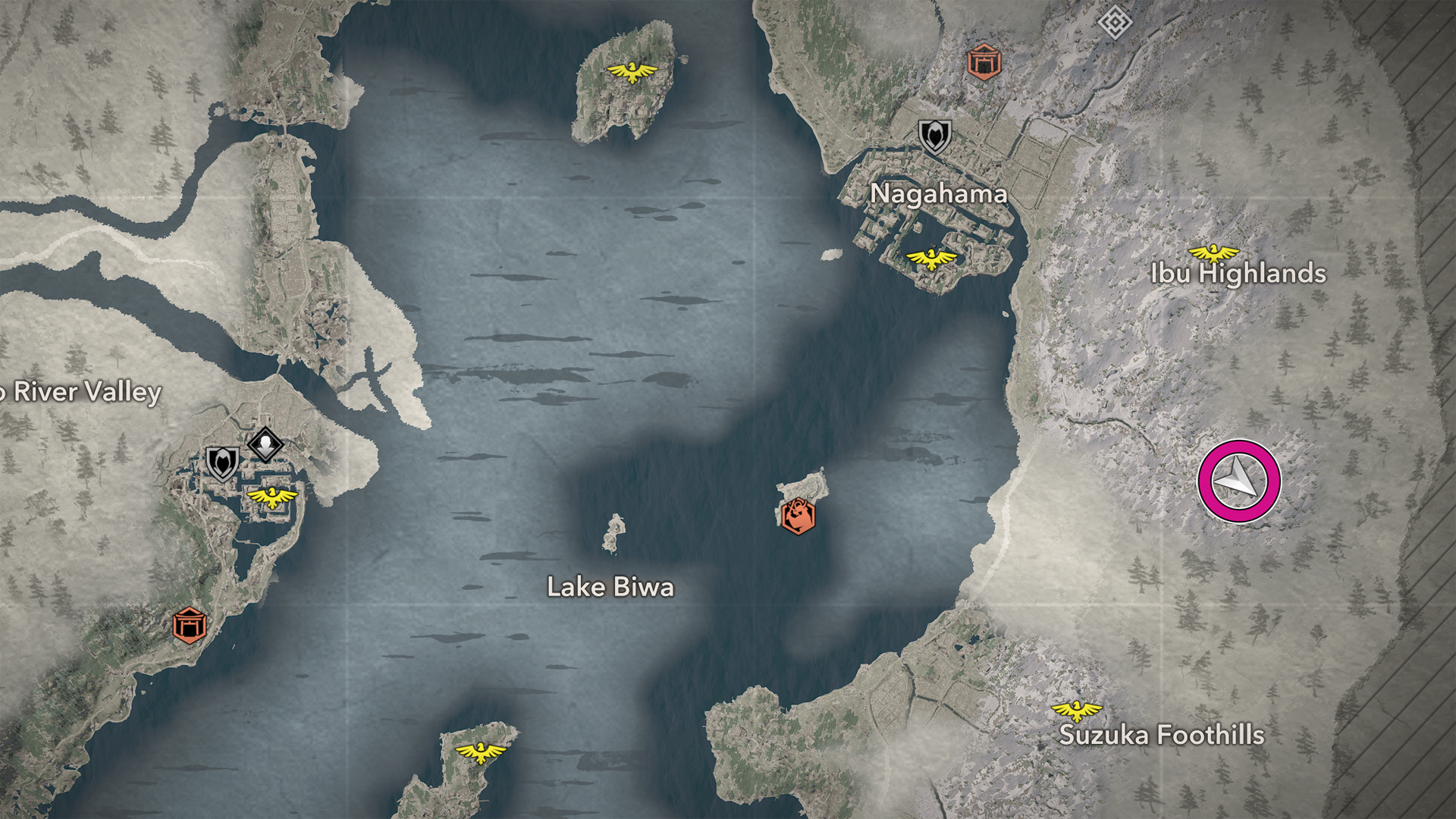Click the helmet shield icon beside the black diamond

click(x=222, y=463)
